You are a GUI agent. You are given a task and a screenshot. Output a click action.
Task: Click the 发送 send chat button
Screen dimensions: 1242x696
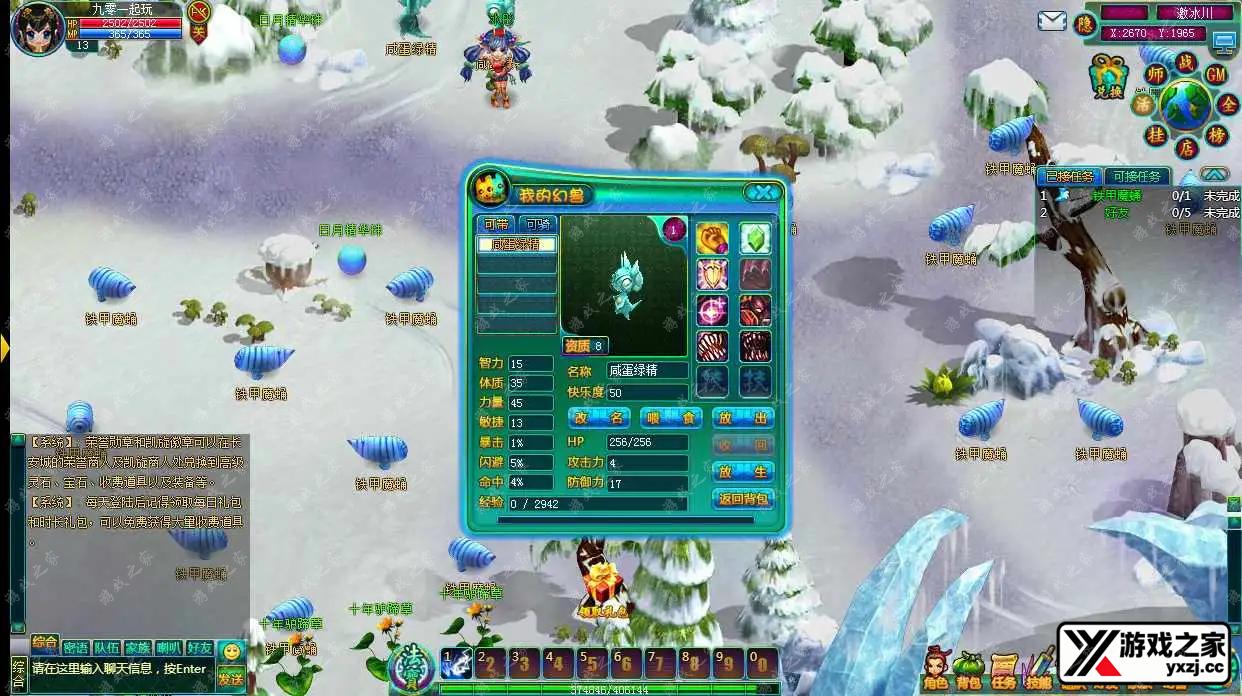coord(231,678)
